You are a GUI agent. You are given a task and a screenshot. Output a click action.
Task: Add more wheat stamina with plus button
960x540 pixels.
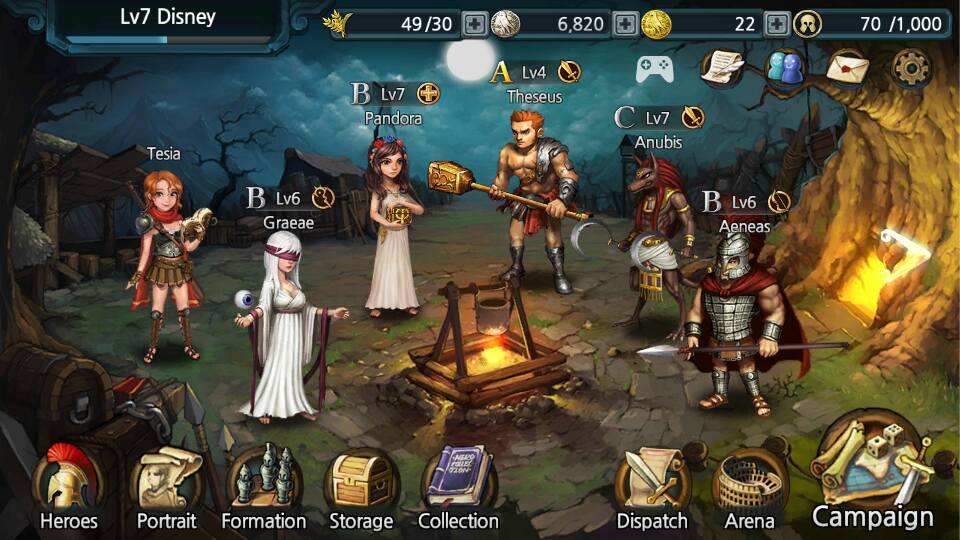475,24
